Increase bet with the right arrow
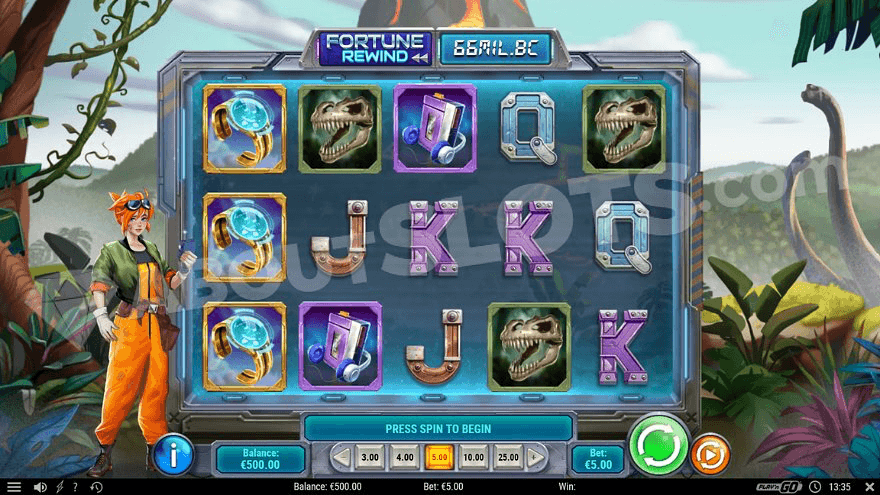Viewport: 880px width, 495px height. (x=535, y=458)
